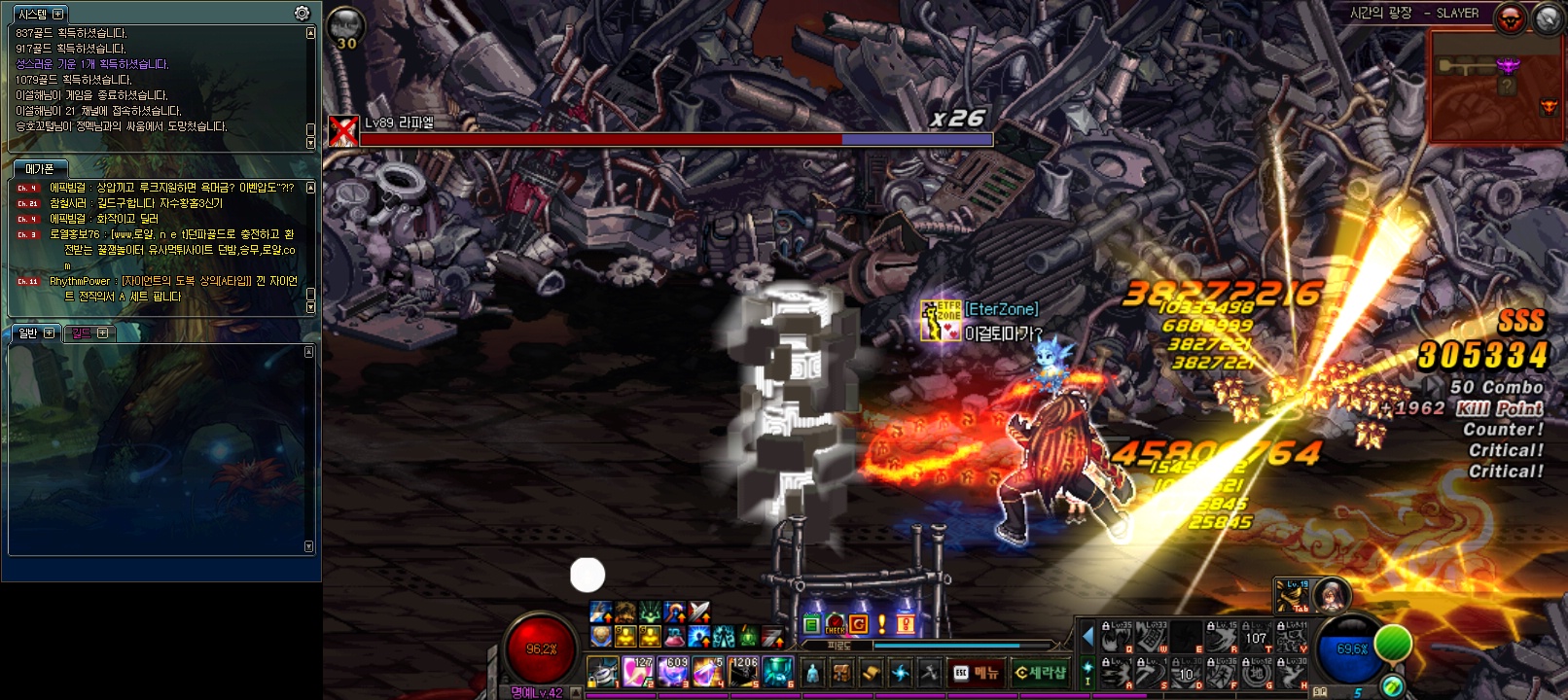1568x700 pixels.
Task: Open the skill list star icon
Action: click(x=900, y=674)
